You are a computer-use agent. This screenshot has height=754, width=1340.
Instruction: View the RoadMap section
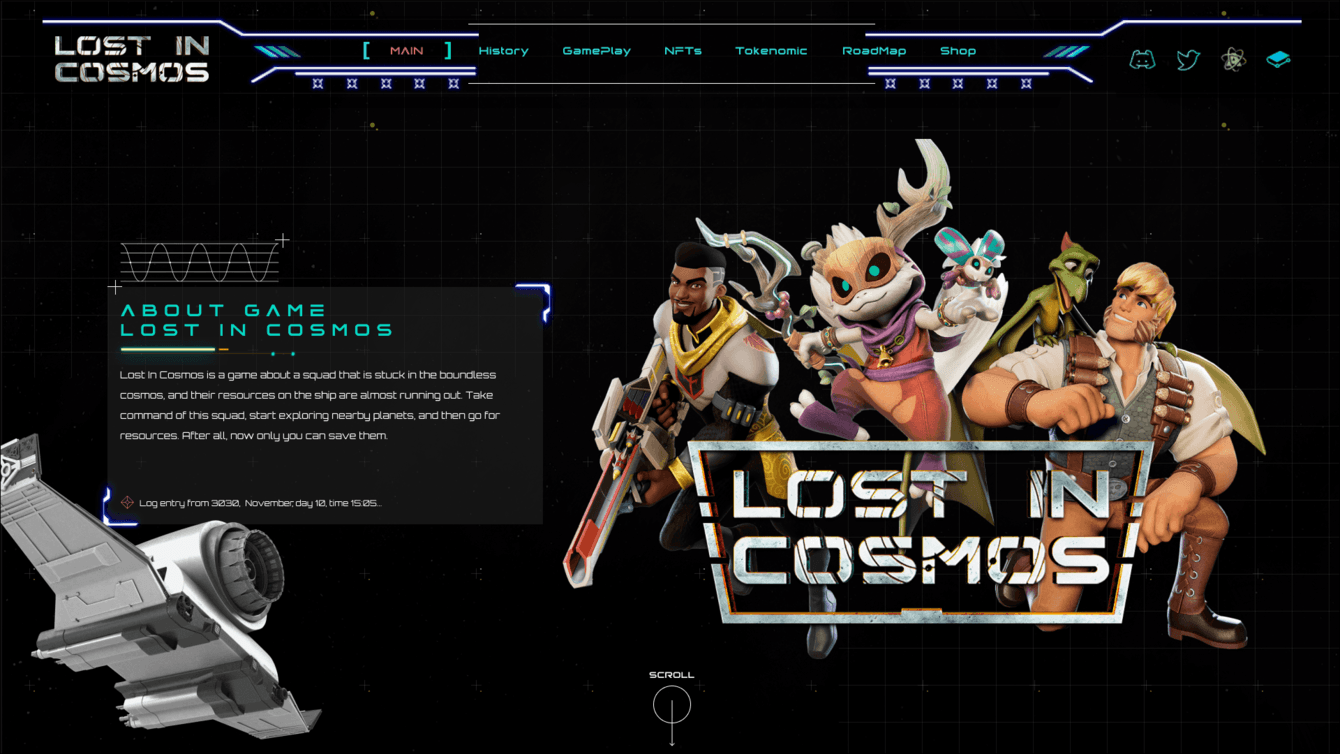click(x=873, y=50)
